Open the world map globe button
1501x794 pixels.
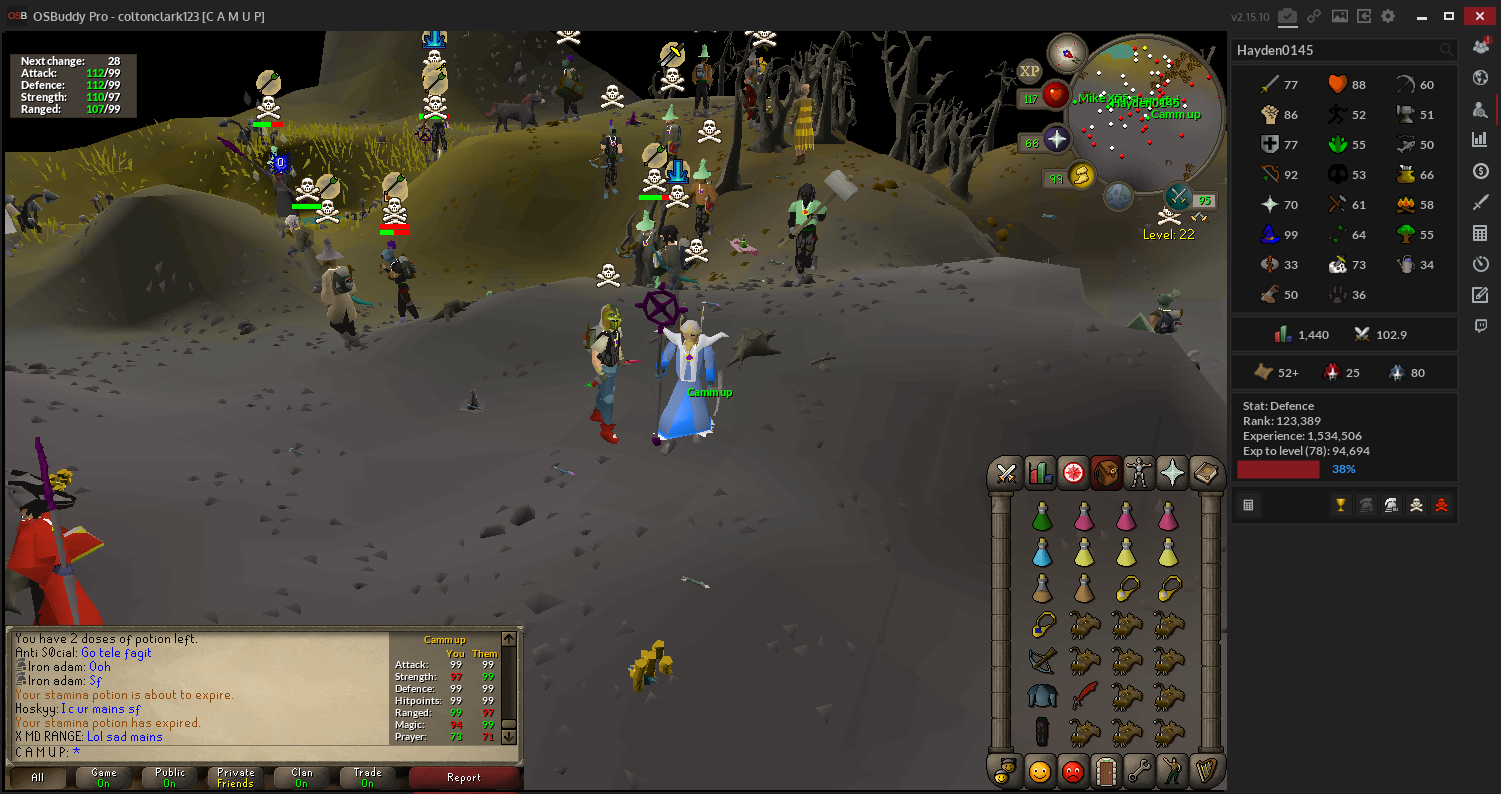click(1118, 196)
